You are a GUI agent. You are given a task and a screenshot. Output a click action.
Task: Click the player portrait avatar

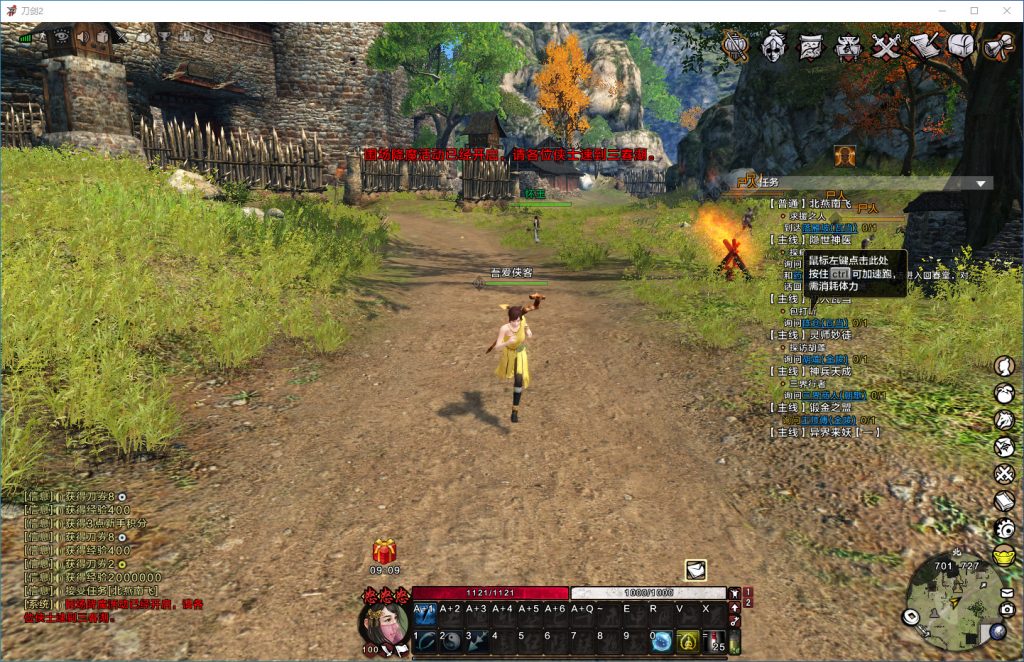pos(384,623)
